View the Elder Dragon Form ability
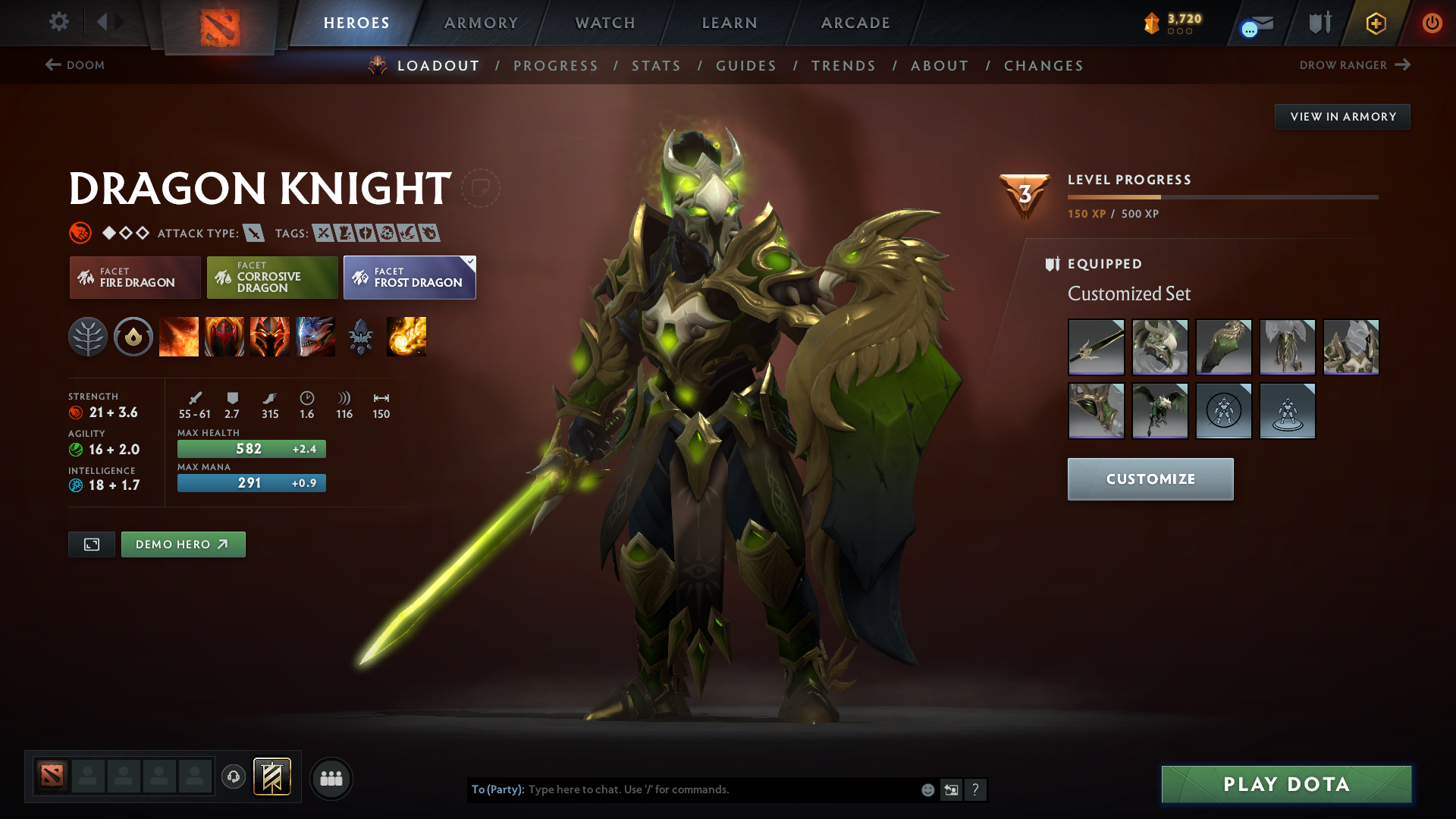Screen dimensions: 1456x819 315,337
